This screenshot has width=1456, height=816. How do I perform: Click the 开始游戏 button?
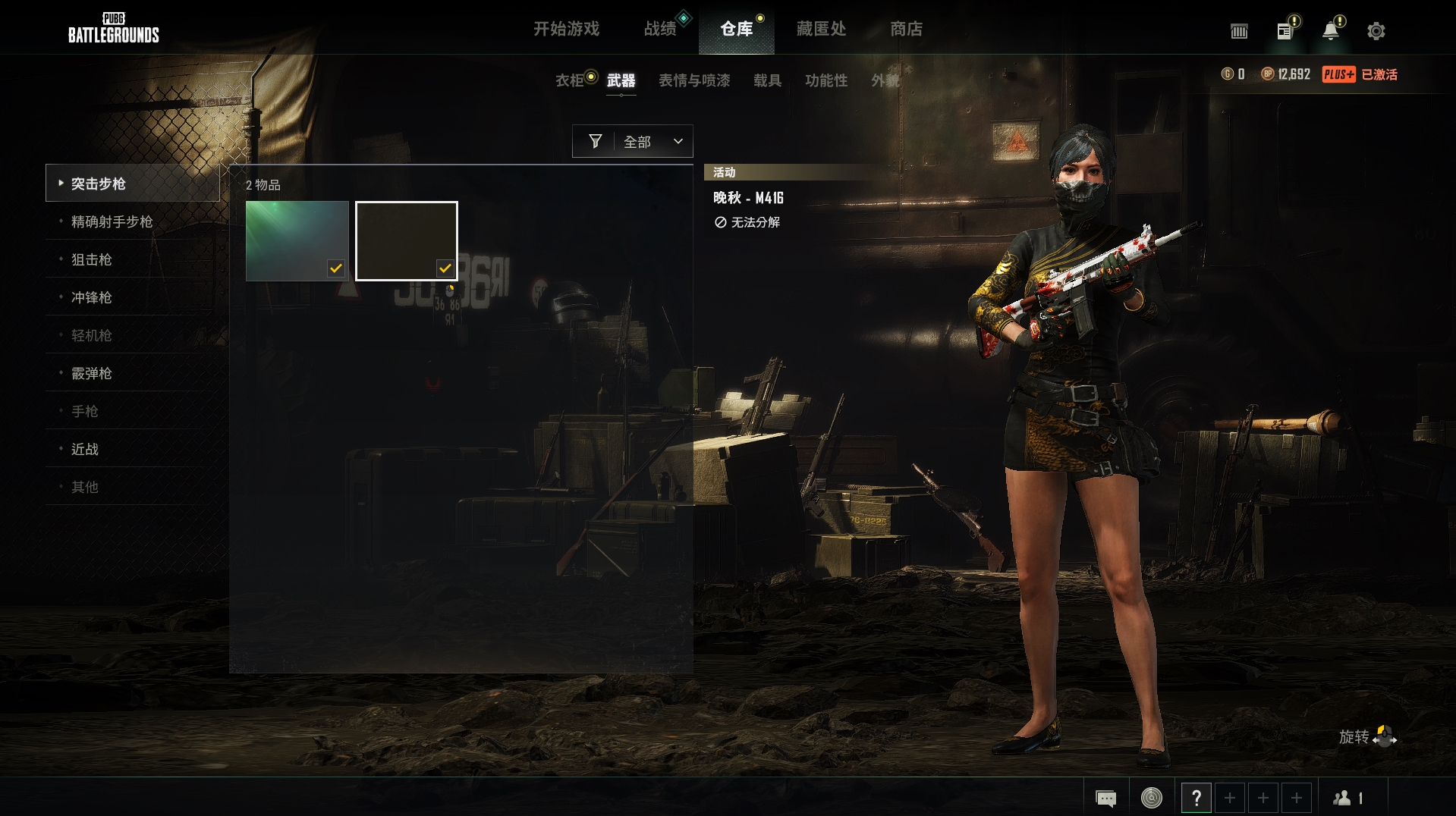point(568,29)
